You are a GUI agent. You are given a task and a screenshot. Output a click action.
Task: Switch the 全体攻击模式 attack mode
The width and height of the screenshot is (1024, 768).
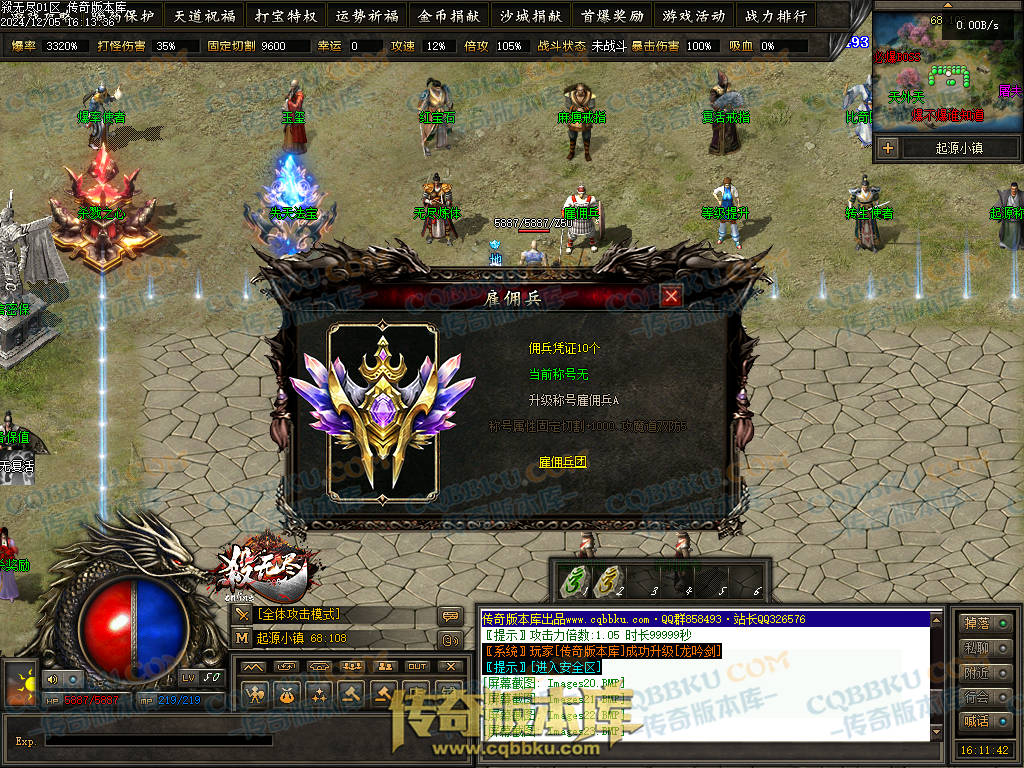300,614
